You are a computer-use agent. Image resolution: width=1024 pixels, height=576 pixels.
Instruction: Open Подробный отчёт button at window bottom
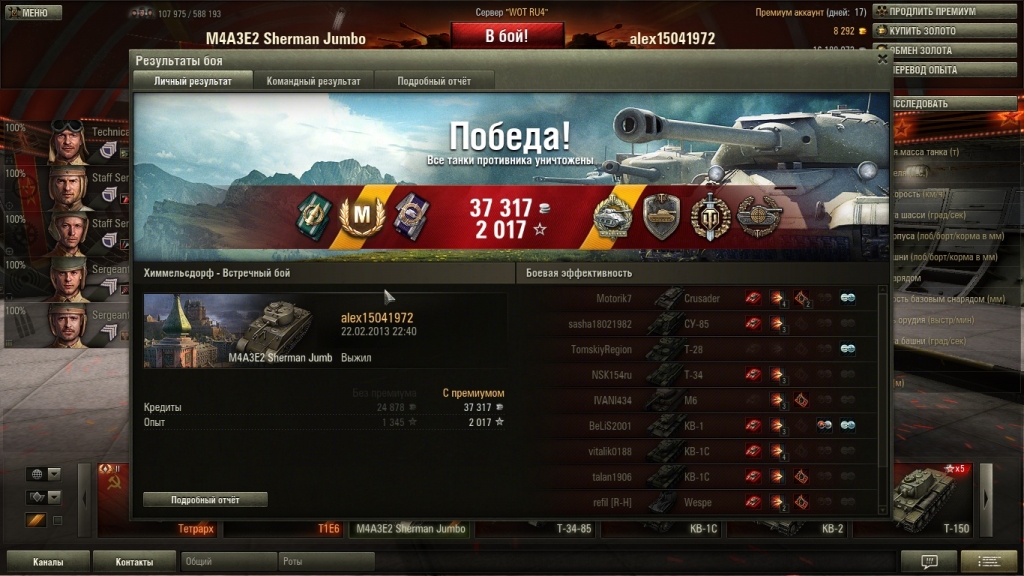205,499
